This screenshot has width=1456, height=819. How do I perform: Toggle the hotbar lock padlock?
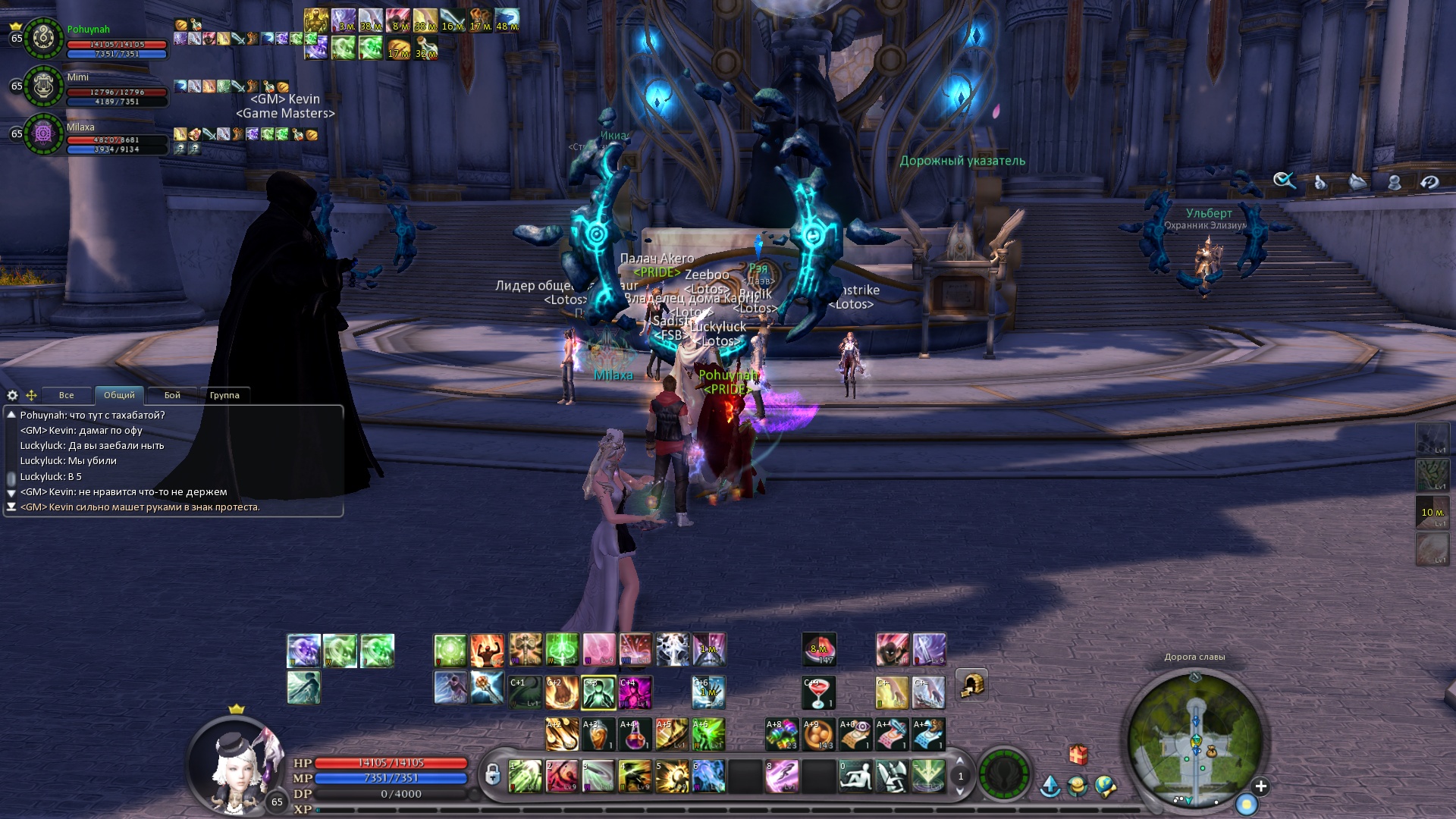click(x=493, y=775)
